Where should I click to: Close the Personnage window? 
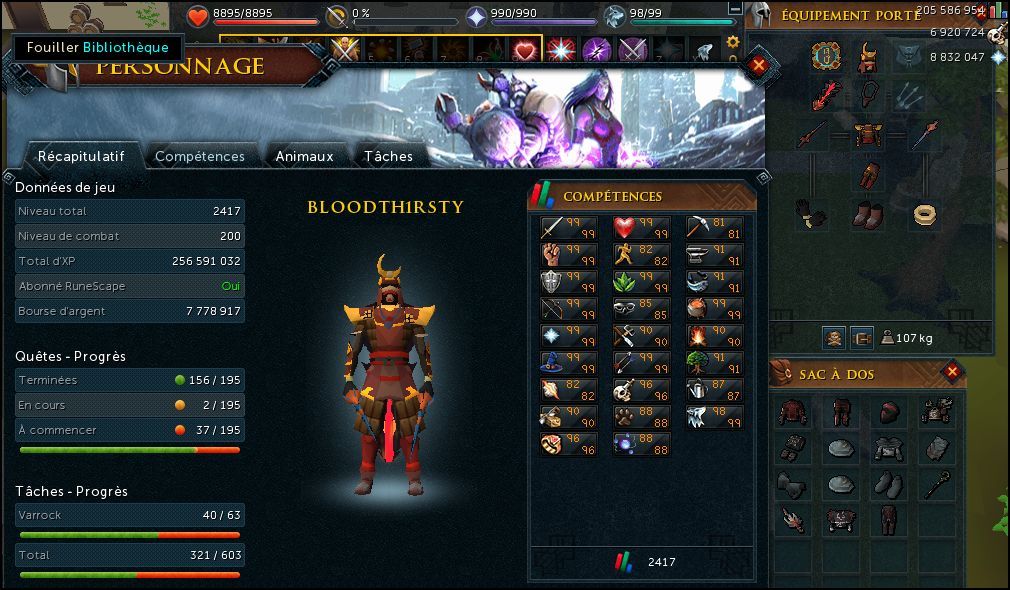(x=757, y=65)
